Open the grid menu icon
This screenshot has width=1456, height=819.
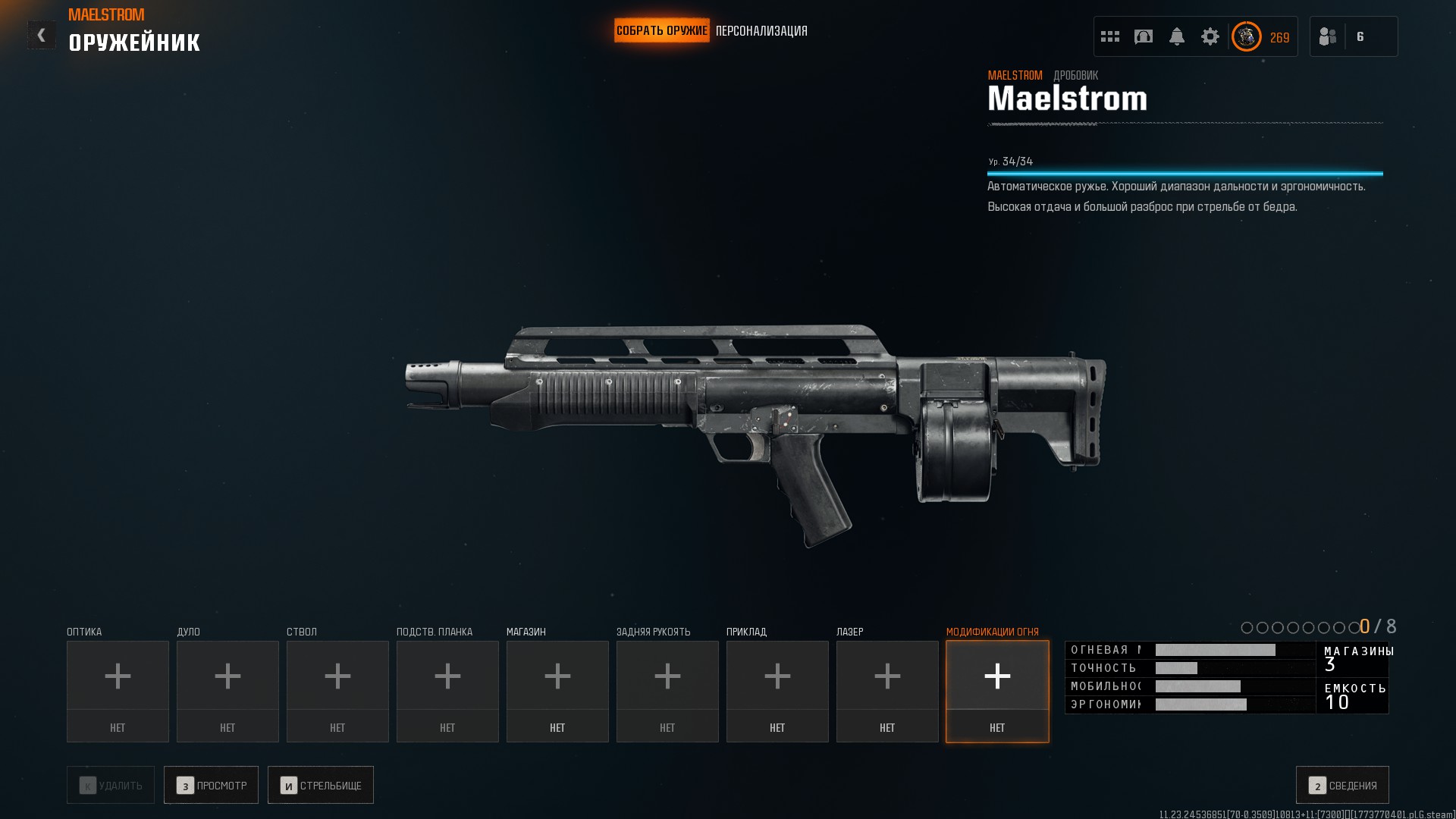click(1110, 36)
